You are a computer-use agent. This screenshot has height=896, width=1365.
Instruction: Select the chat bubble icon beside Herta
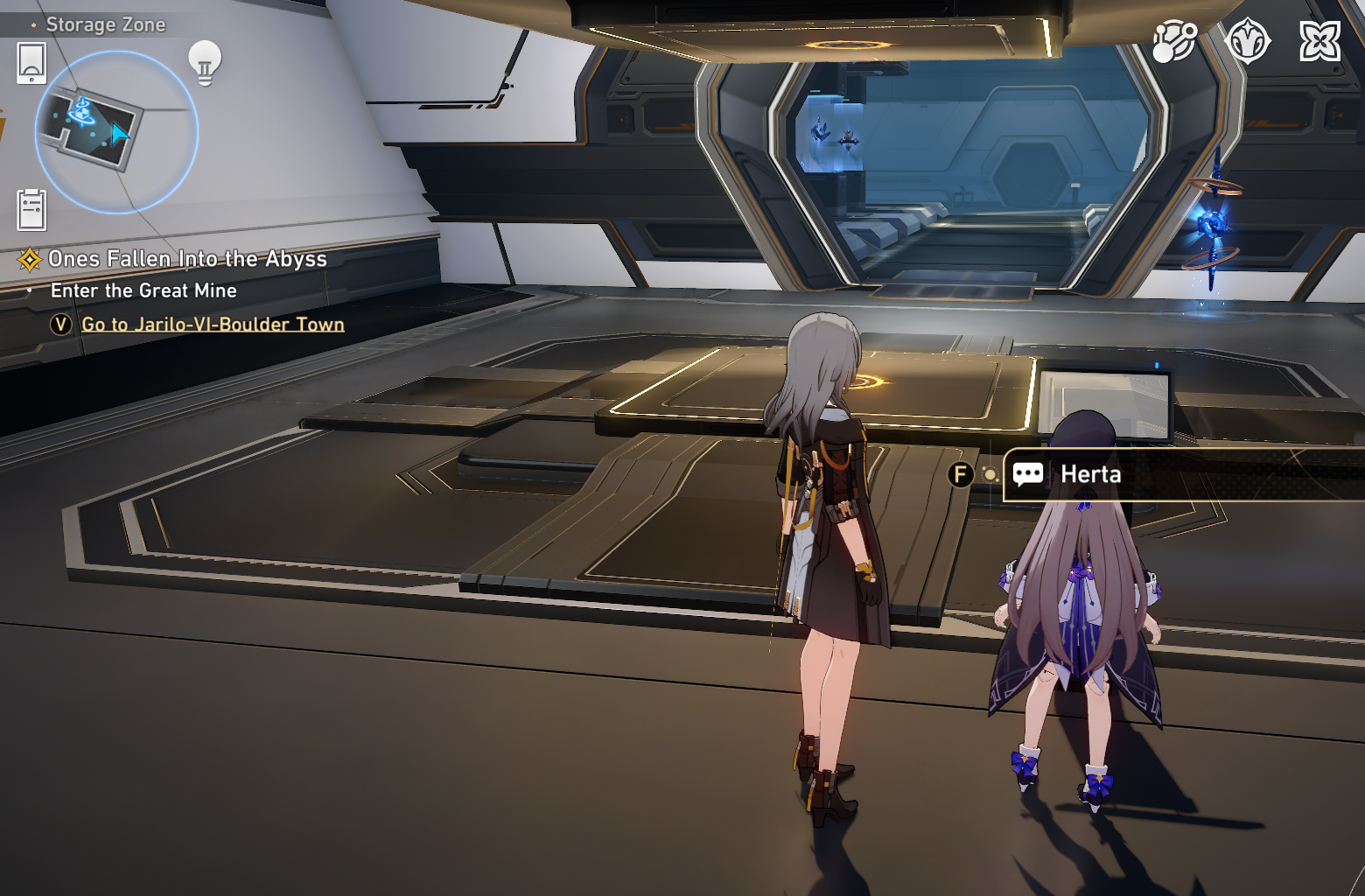pos(1027,474)
